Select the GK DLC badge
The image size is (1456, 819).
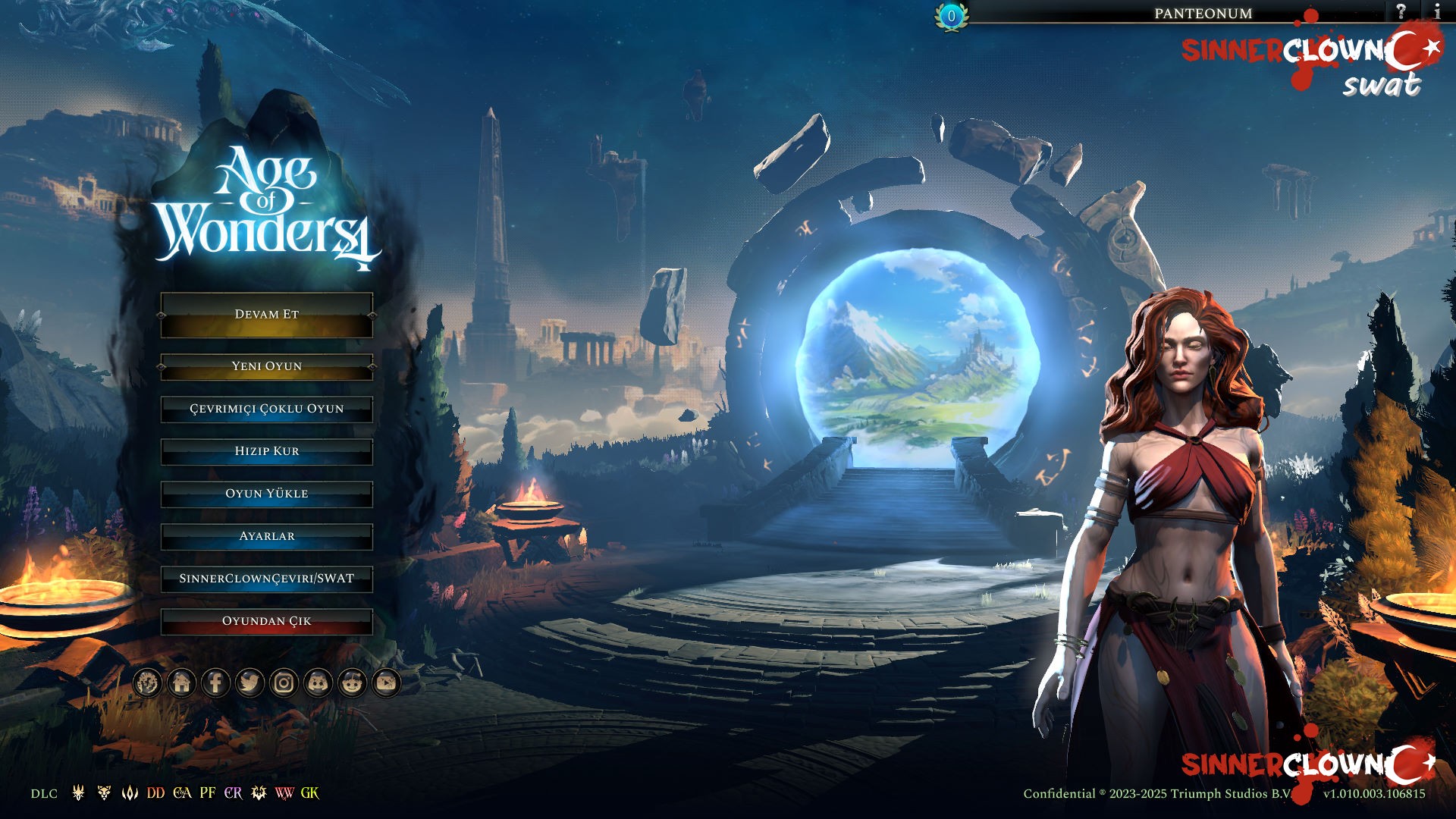click(x=309, y=793)
